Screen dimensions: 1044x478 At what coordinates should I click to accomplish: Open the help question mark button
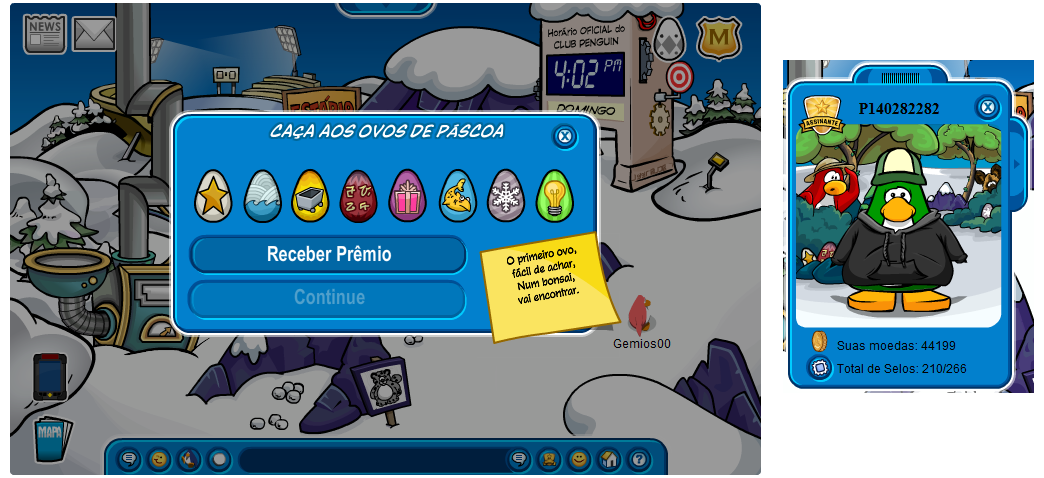[638, 459]
